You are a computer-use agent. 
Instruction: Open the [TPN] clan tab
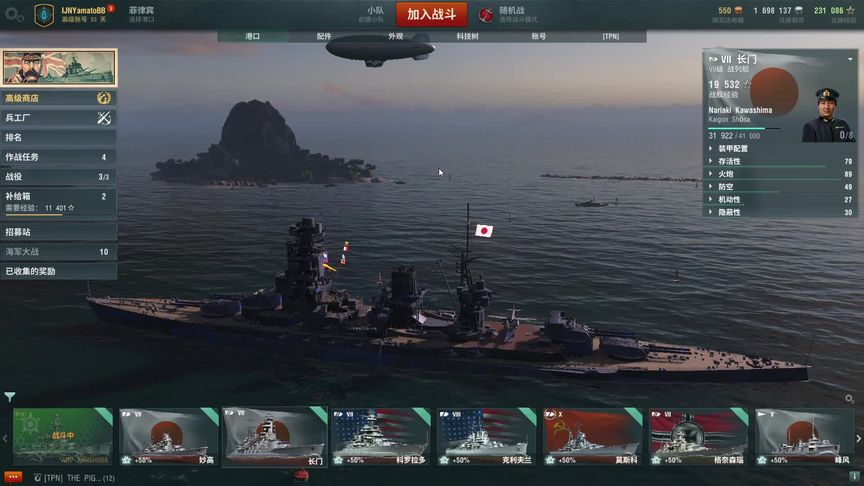click(610, 36)
